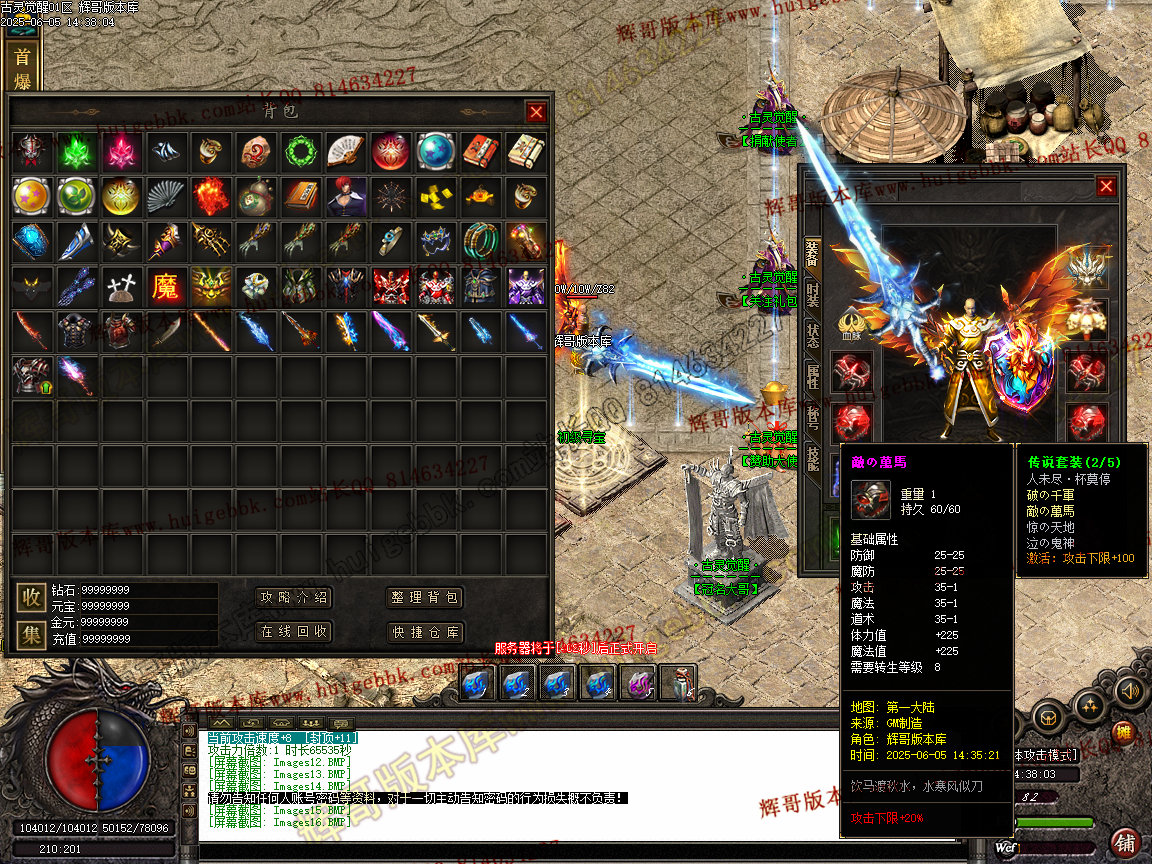Choose the green wreath ring item

[301, 152]
